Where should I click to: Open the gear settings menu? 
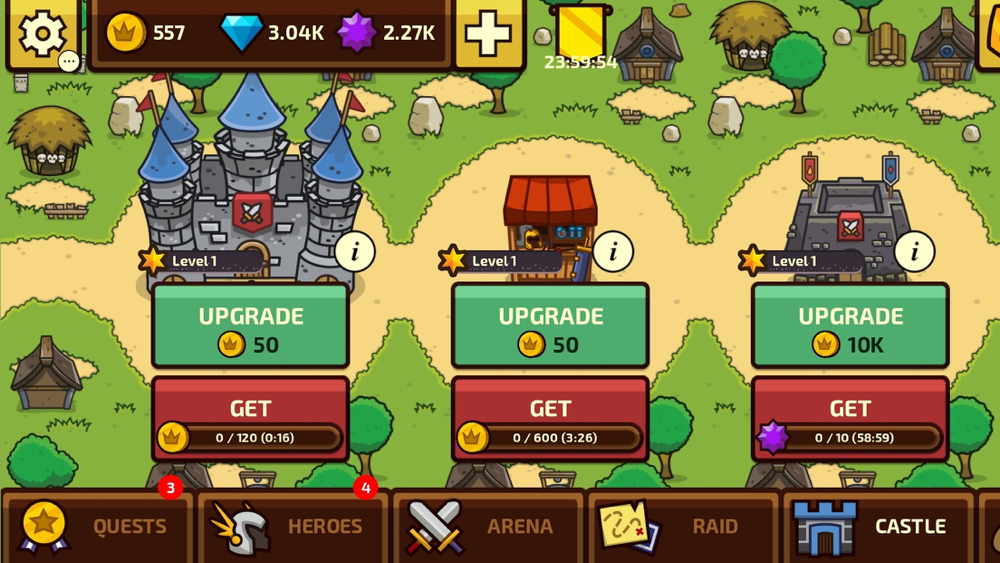click(x=42, y=34)
